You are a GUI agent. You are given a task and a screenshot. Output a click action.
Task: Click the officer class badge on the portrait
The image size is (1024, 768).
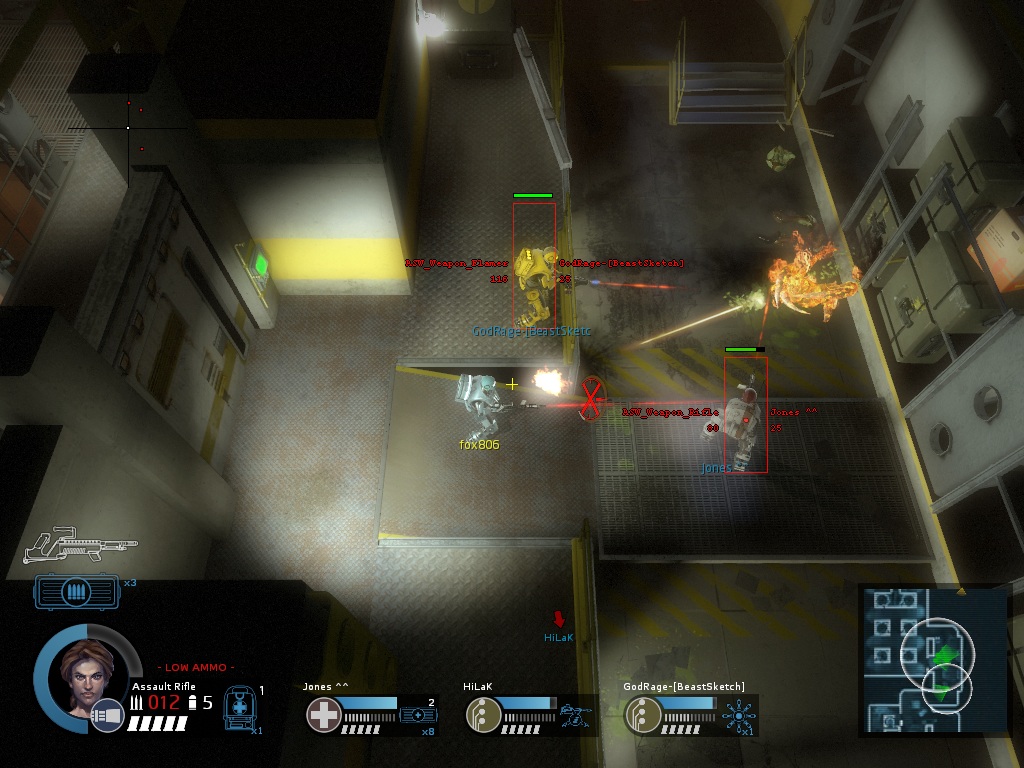pyautogui.click(x=106, y=716)
